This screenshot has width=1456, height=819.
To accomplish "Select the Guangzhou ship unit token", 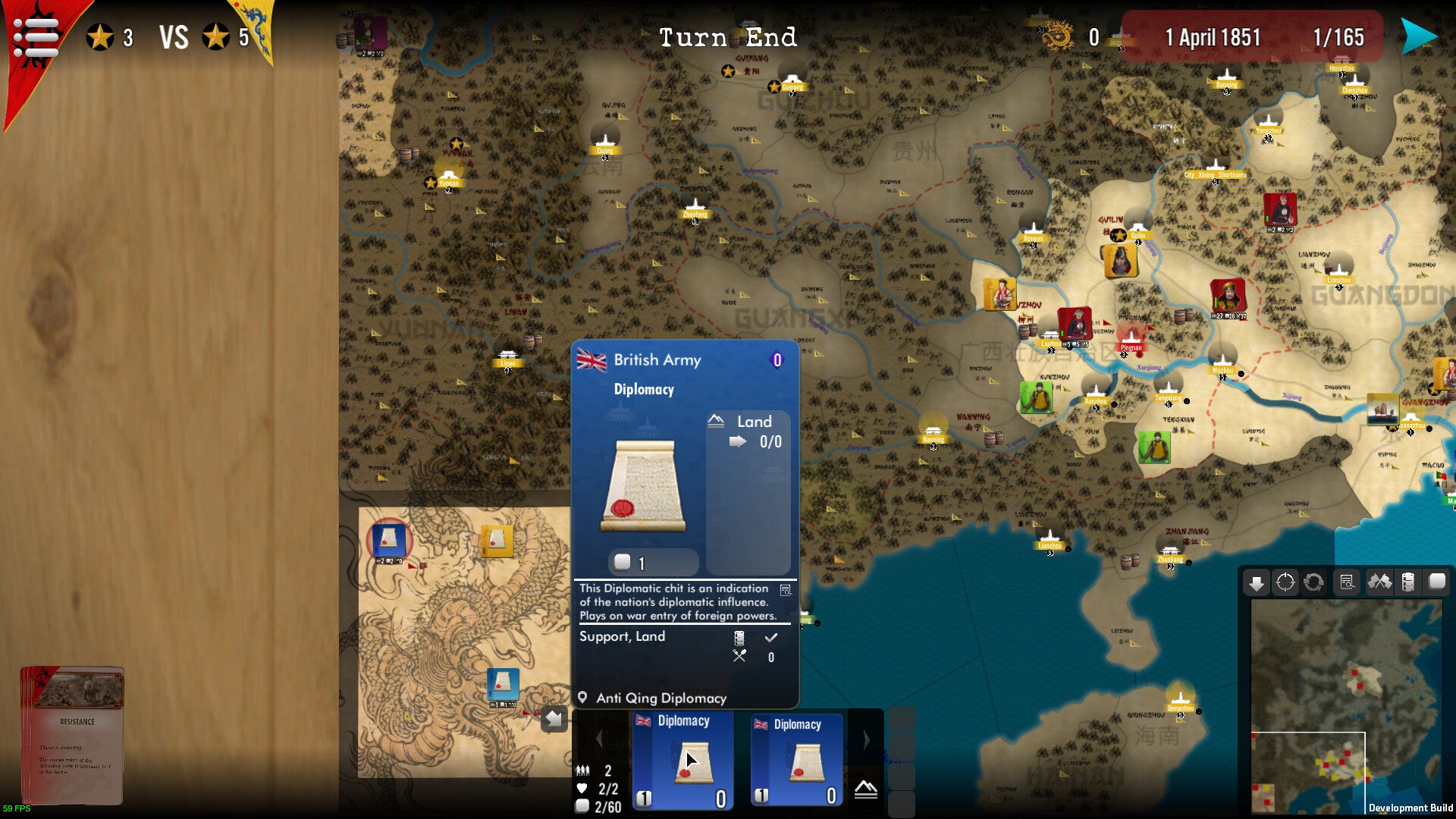I will (1382, 409).
